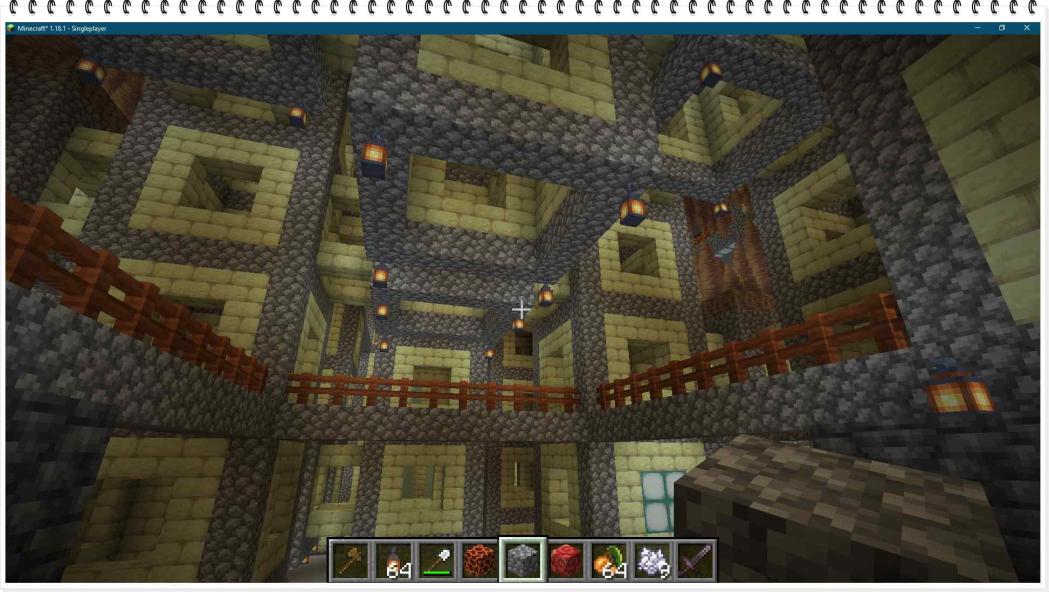Minimize the Minecraft window
This screenshot has height=592, width=1049.
click(x=977, y=28)
